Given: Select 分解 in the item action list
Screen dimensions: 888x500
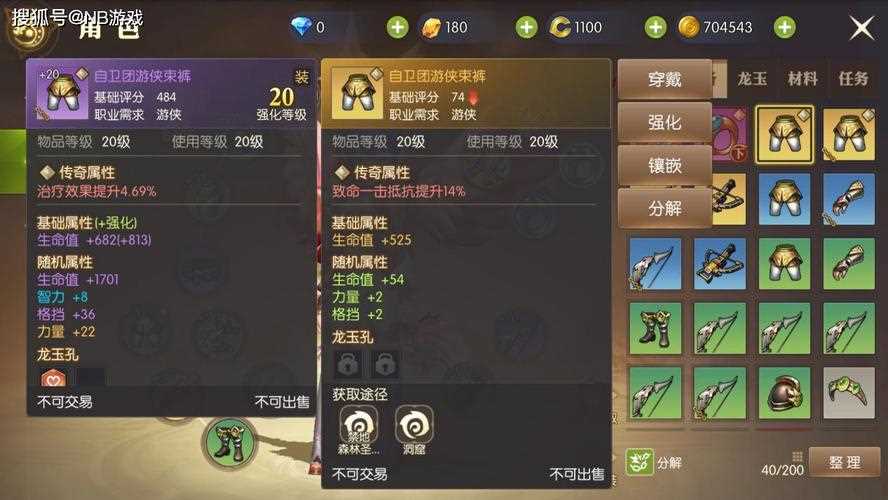Looking at the screenshot, I should (x=665, y=208).
